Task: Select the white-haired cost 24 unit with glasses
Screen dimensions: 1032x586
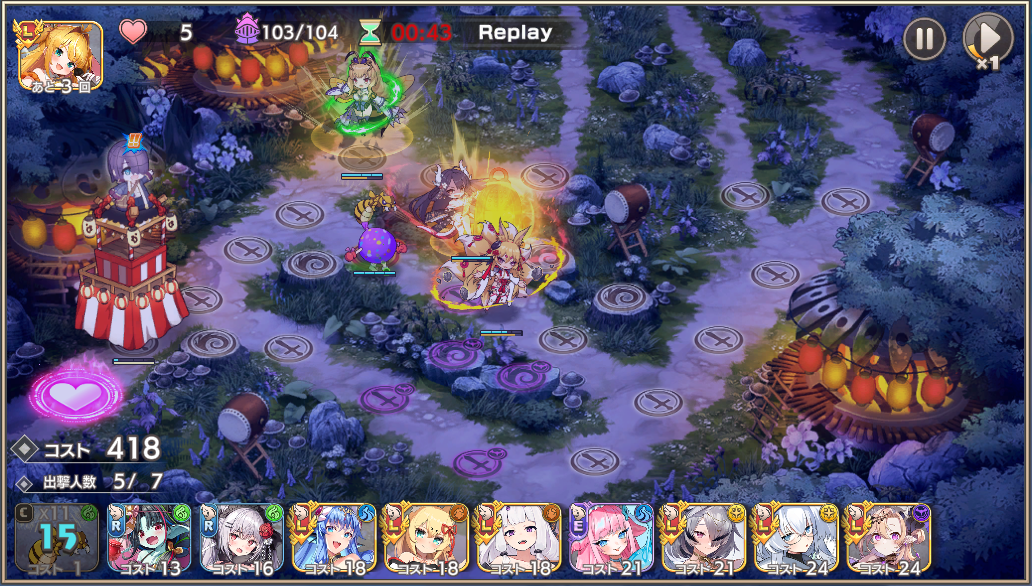Action: 796,539
